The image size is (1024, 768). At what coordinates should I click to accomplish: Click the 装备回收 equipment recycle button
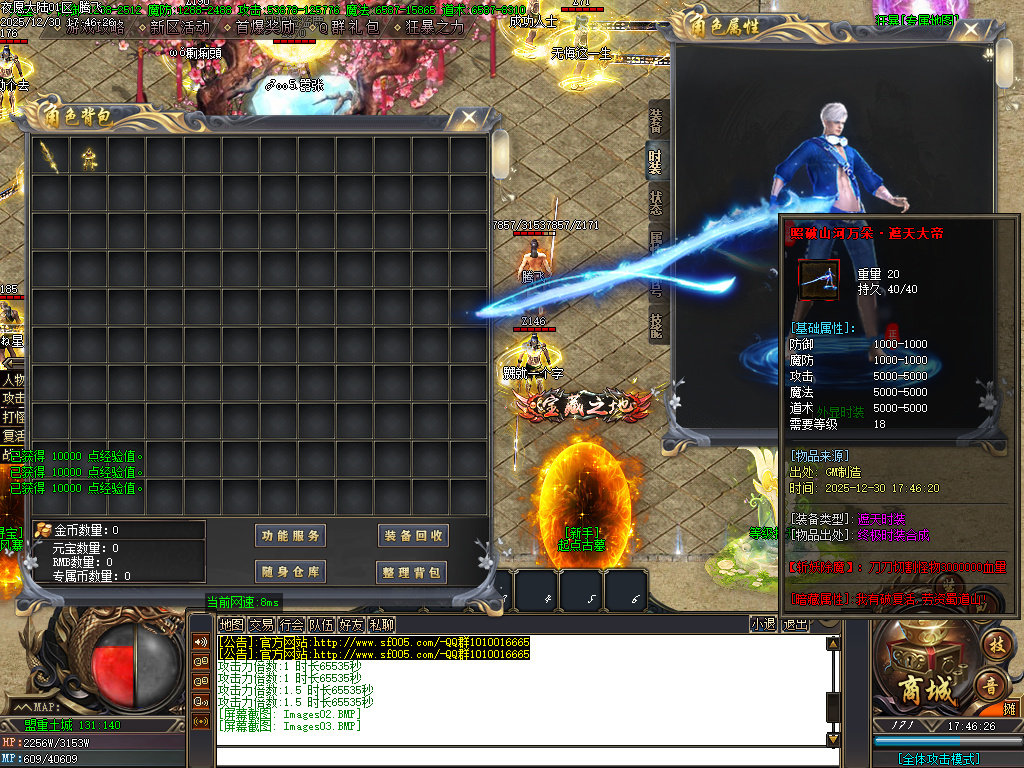coord(412,536)
